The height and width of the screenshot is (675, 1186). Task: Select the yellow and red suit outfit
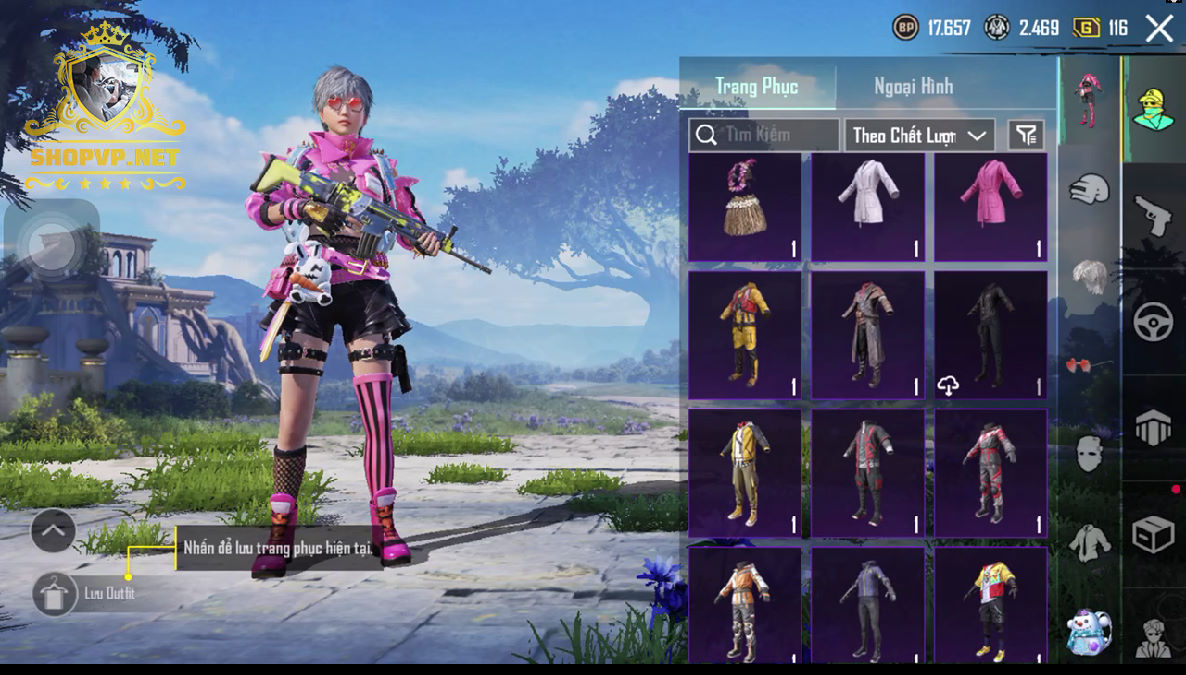click(745, 335)
